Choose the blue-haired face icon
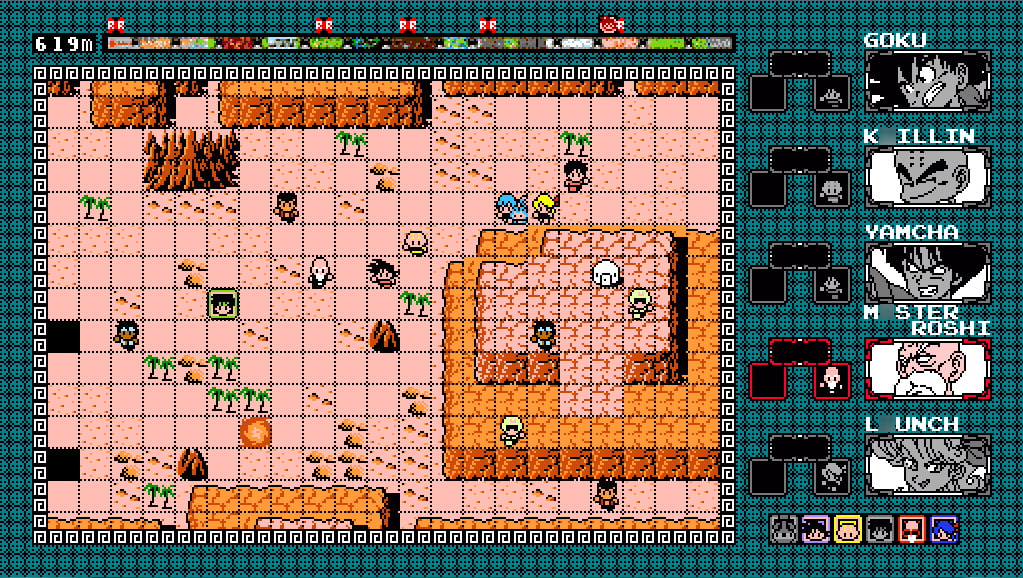 (944, 529)
